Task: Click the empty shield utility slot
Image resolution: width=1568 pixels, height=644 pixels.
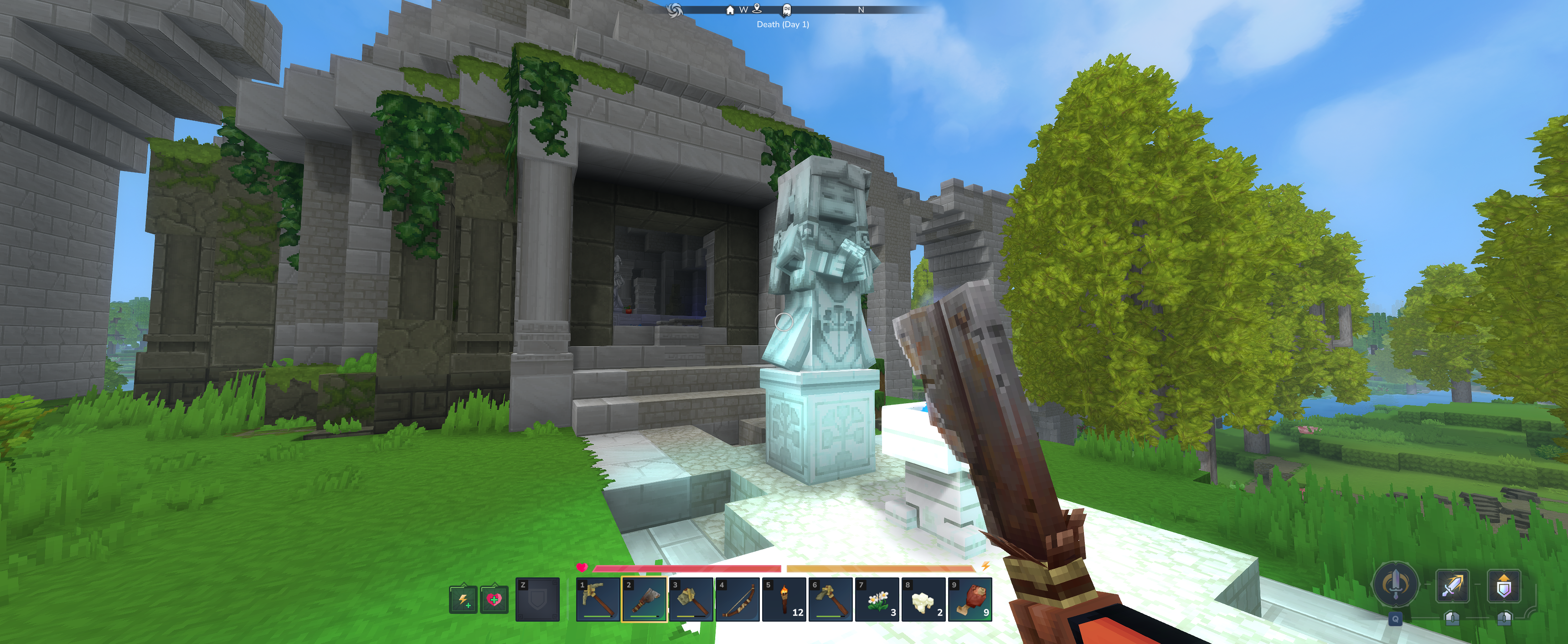Action: point(537,599)
